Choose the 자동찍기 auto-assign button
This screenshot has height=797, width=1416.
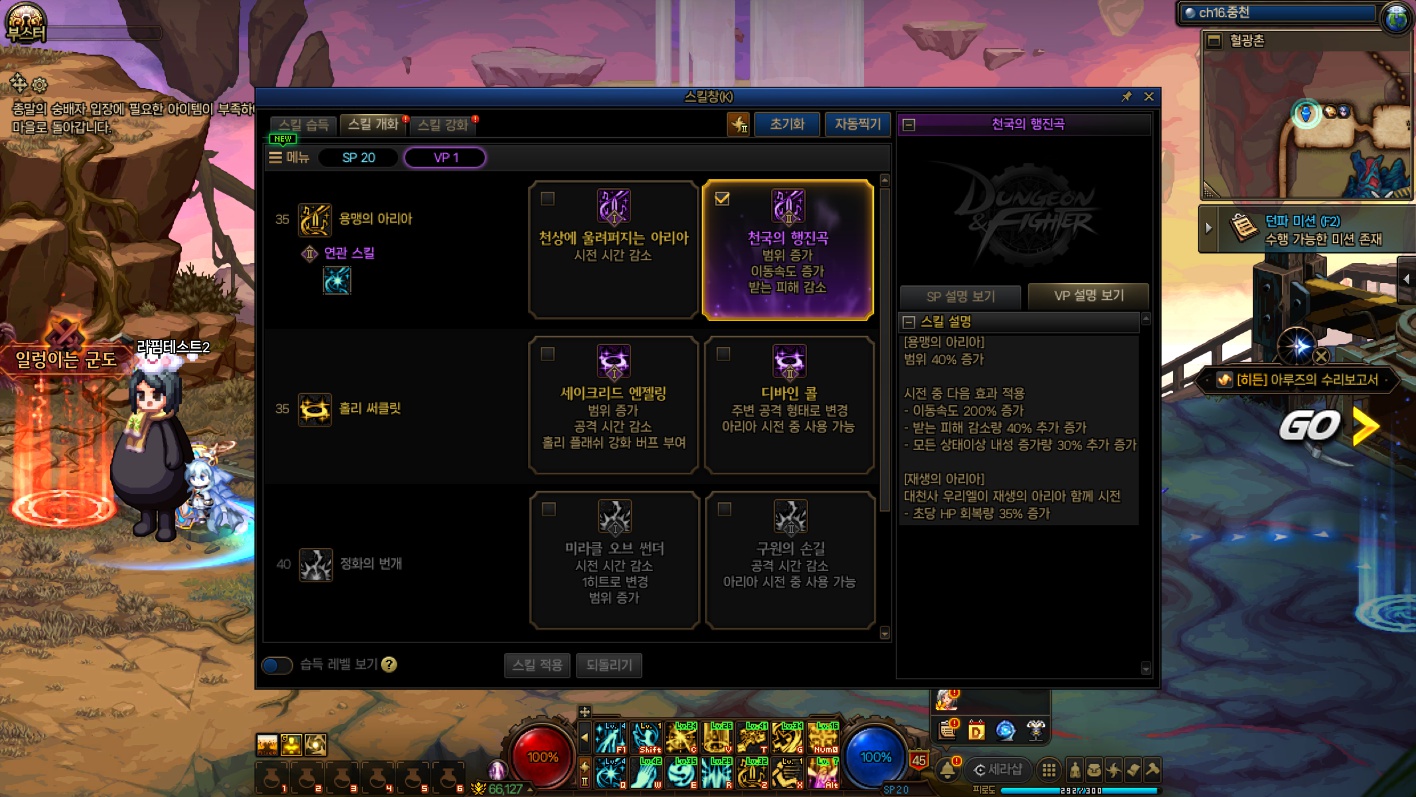[857, 124]
